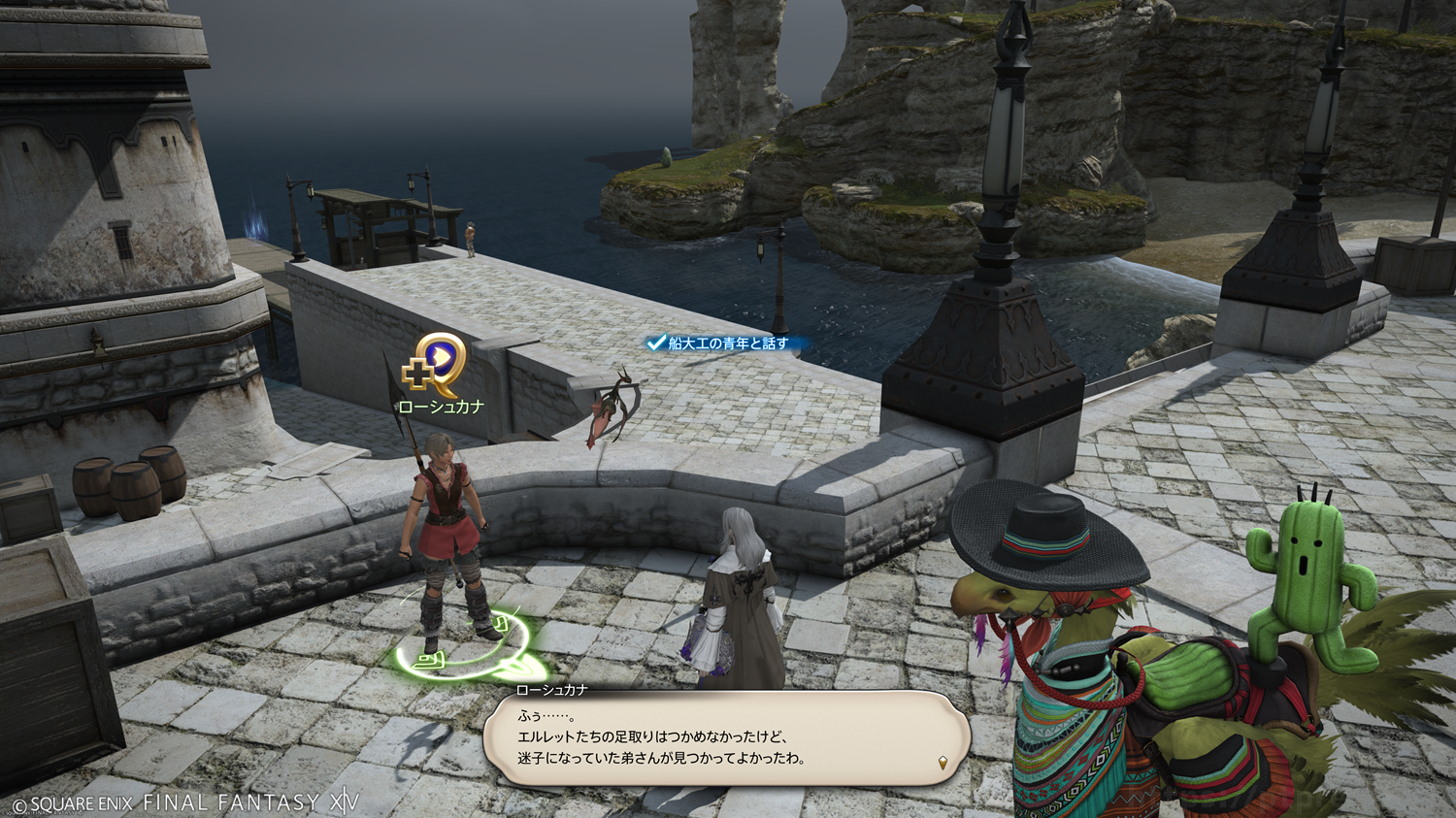Click the checked 船大工の青年と話す objective marker
This screenshot has width=1456, height=818.
tap(718, 344)
